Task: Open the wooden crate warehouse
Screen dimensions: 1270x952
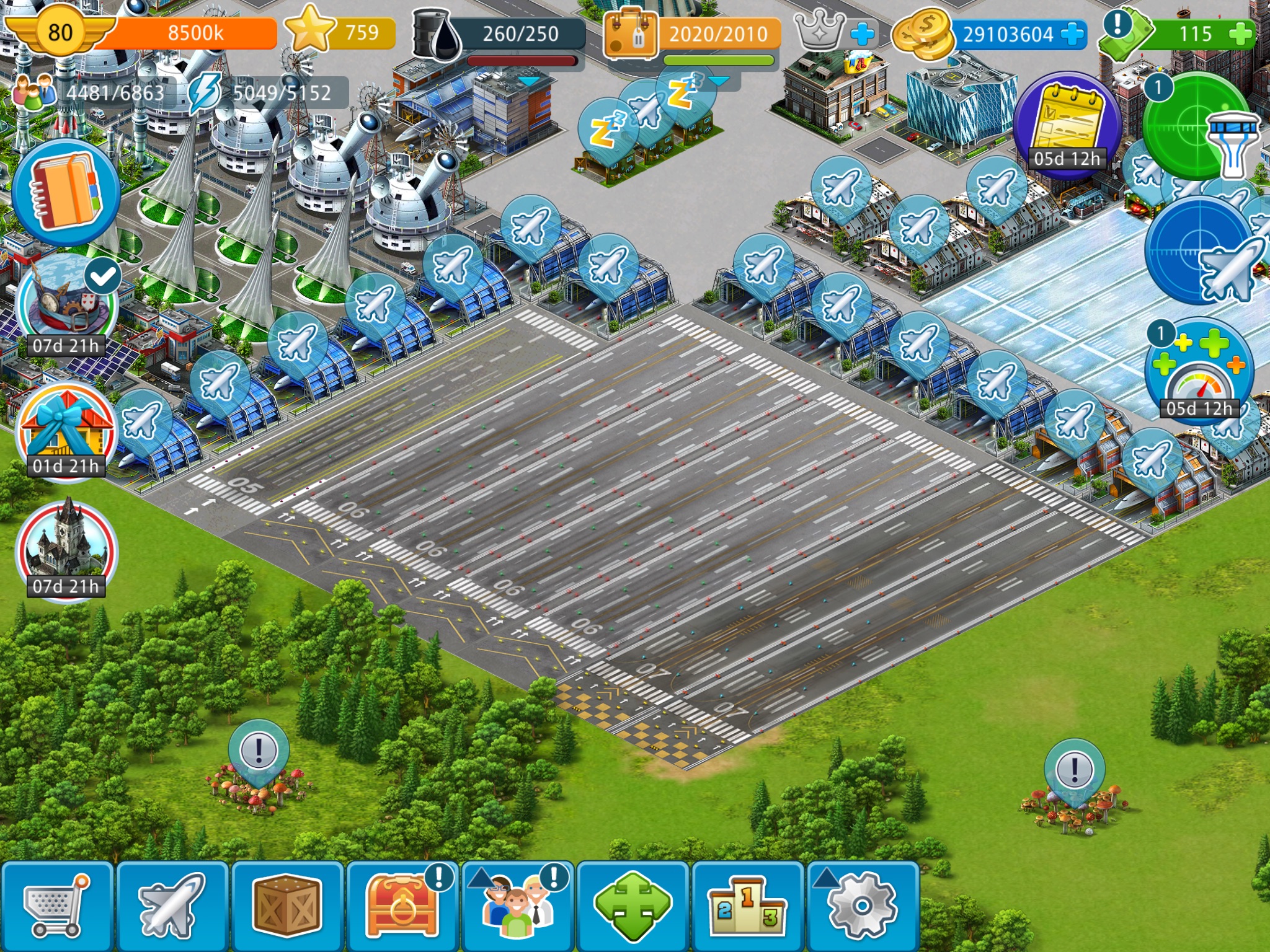Action: point(287,906)
